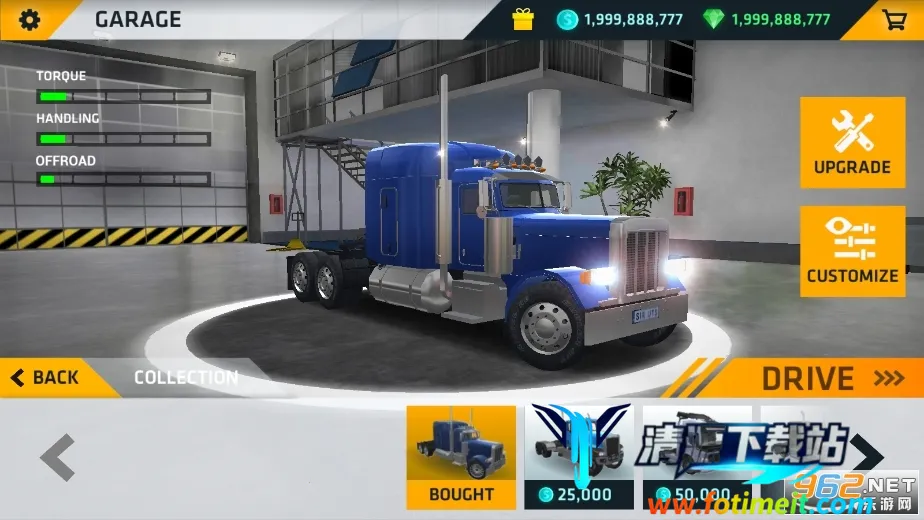The width and height of the screenshot is (924, 520).
Task: Open the Customize menu
Action: tap(852, 251)
